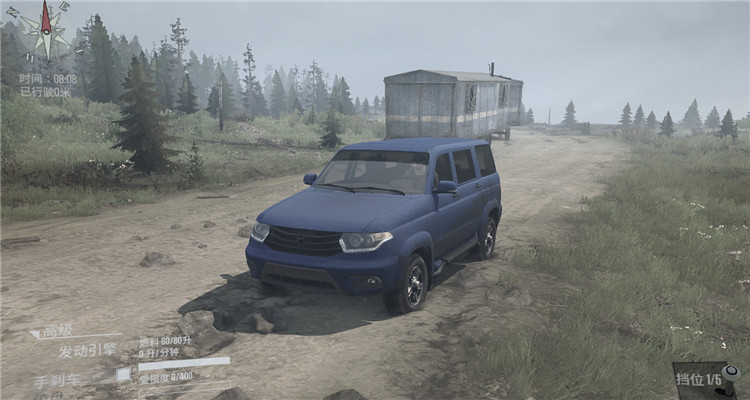Click the compass rose
Screen dimensions: 750x400
pyautogui.click(x=45, y=31)
